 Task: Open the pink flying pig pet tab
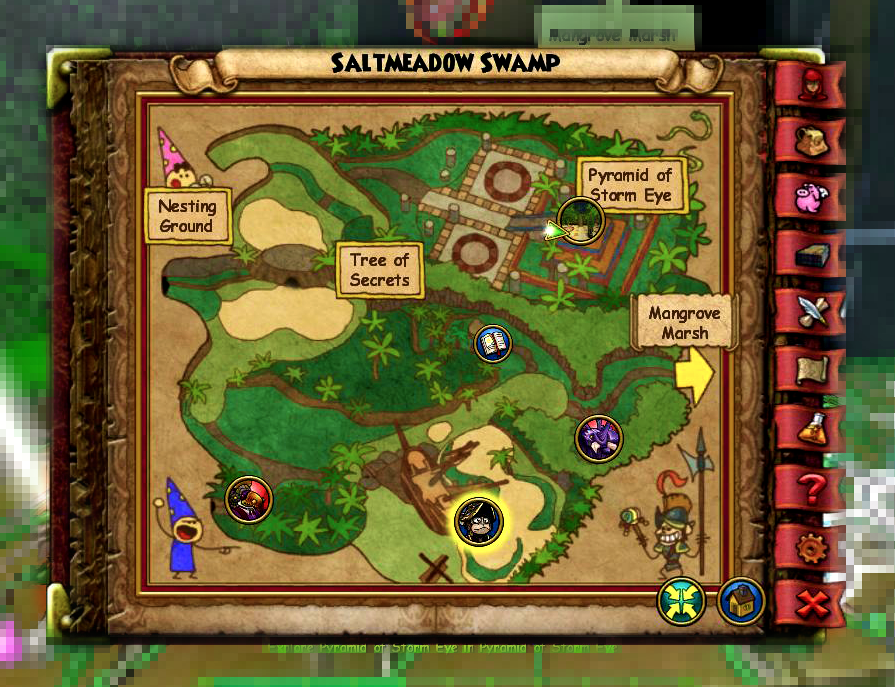pos(810,197)
